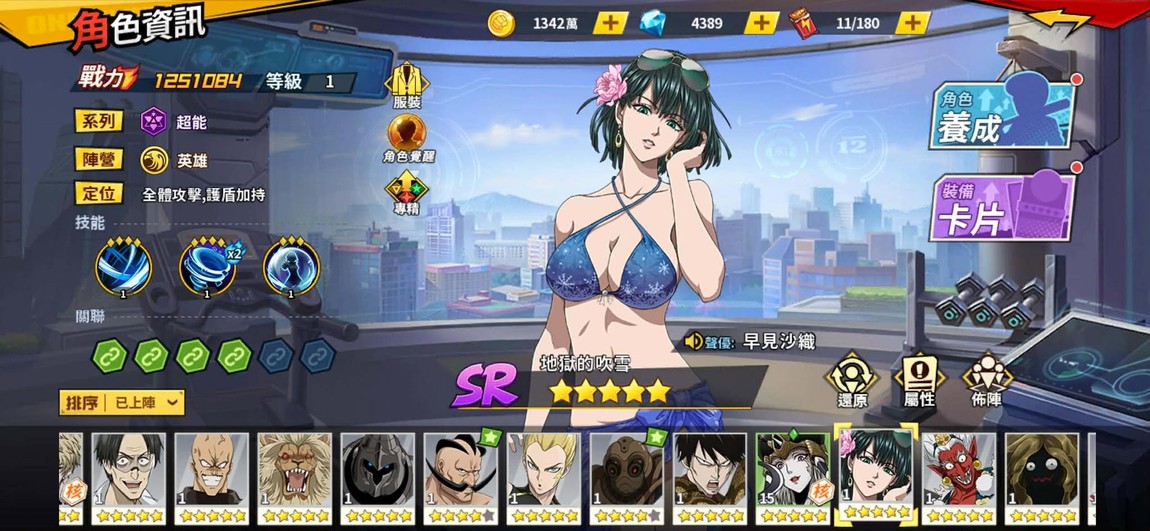Screen dimensions: 1150x531
Task: Open the 佈陣 formation button
Action: point(986,380)
